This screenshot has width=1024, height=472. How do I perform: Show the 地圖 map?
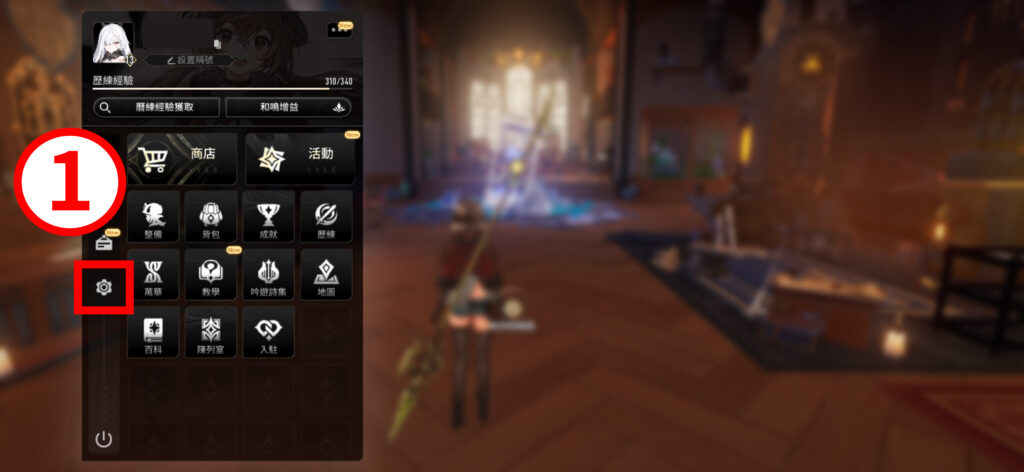[326, 275]
